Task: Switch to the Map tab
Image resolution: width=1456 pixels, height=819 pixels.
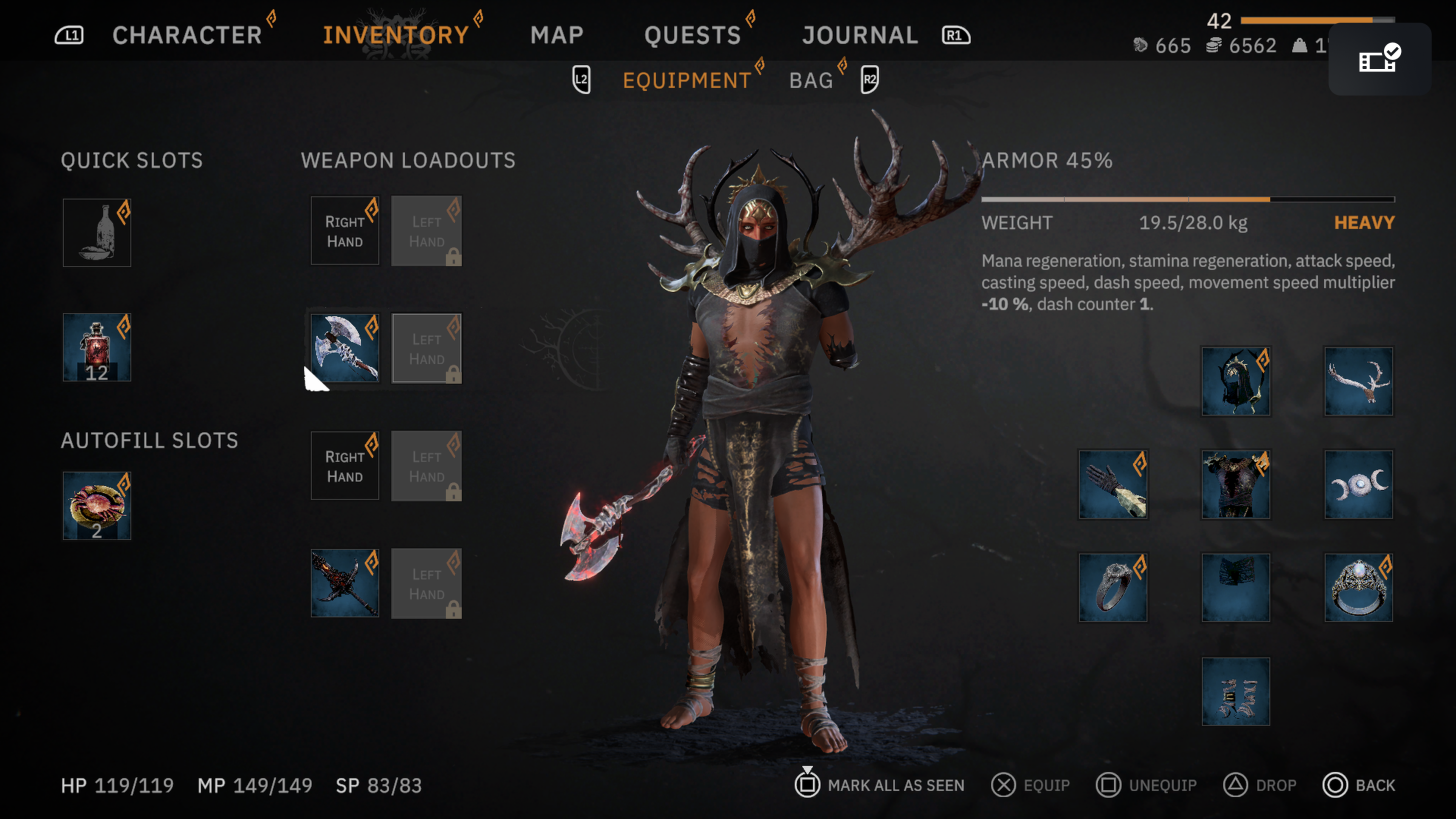Action: (x=557, y=35)
